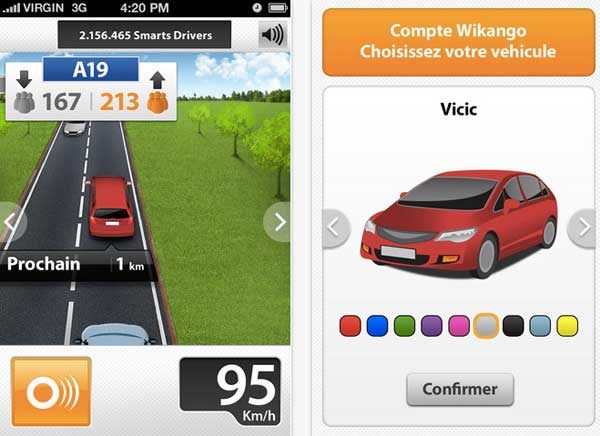600x436 pixels.
Task: Tap the Smarts Drivers counter banner
Action: click(146, 36)
